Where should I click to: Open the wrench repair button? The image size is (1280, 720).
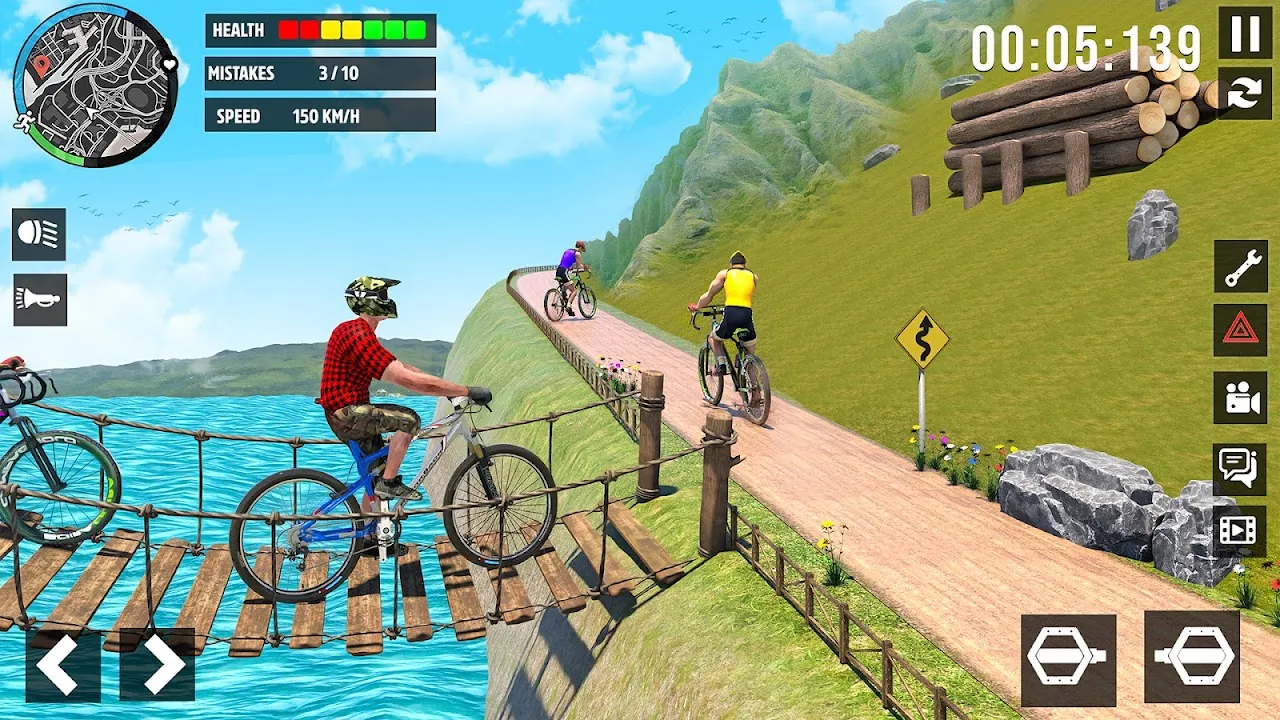coord(1241,266)
